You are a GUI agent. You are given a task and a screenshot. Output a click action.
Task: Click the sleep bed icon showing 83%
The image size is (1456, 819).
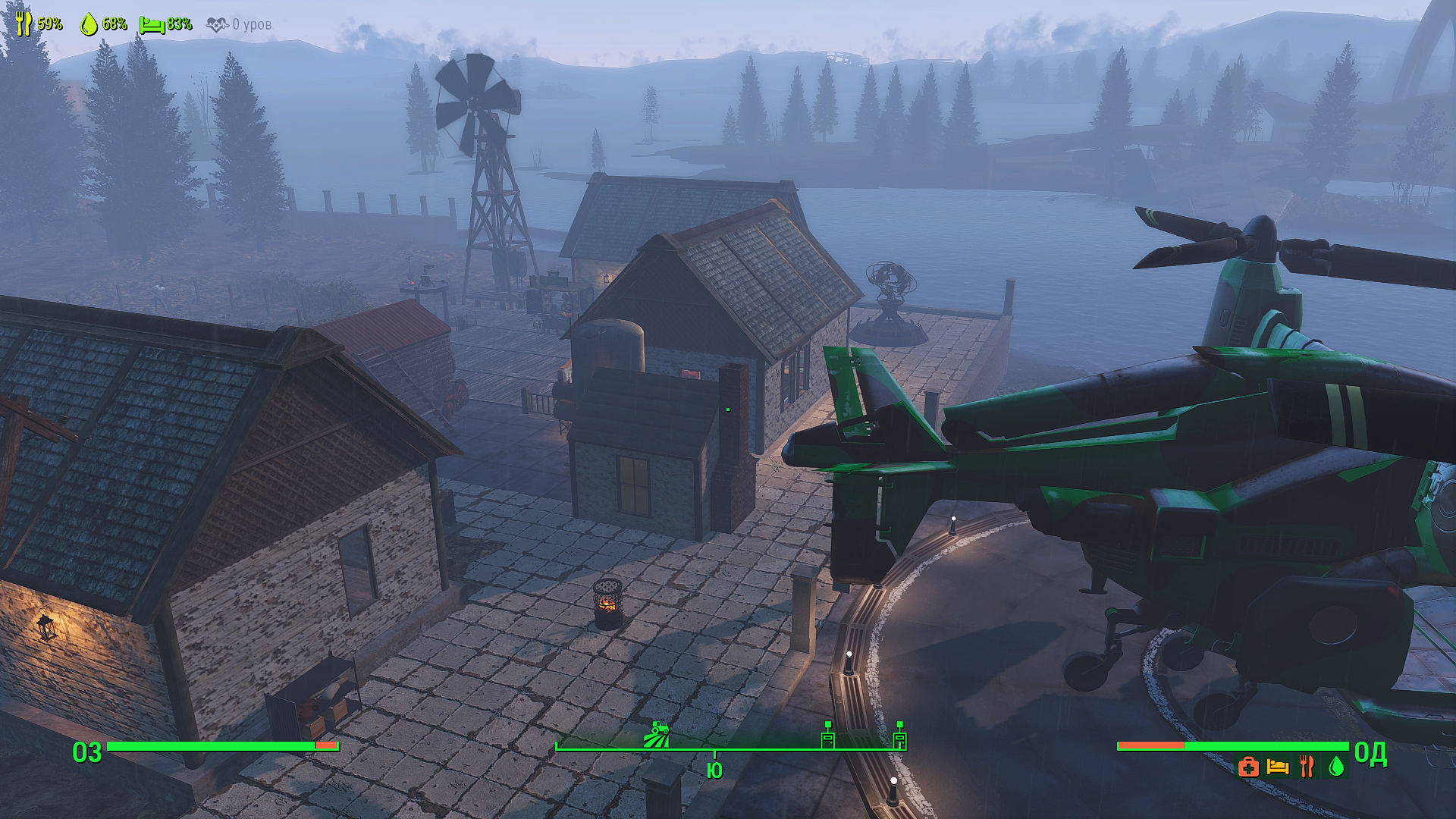pyautogui.click(x=152, y=25)
